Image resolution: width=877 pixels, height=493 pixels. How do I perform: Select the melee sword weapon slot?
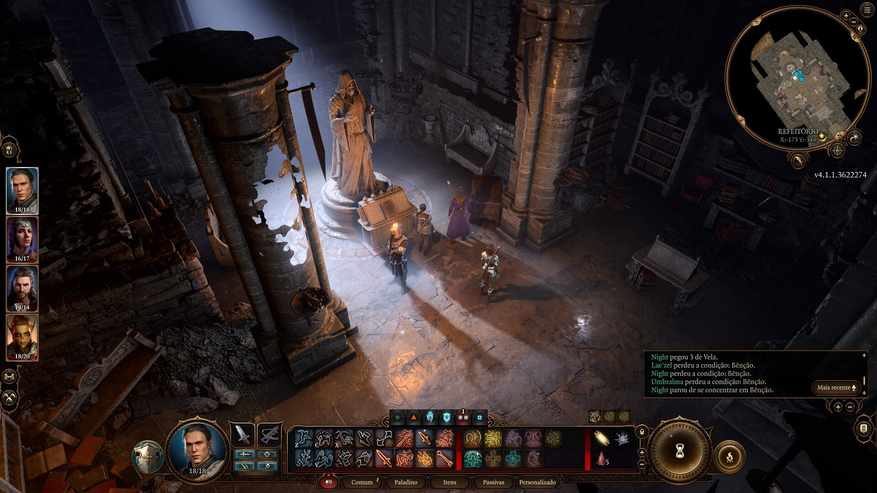(242, 434)
